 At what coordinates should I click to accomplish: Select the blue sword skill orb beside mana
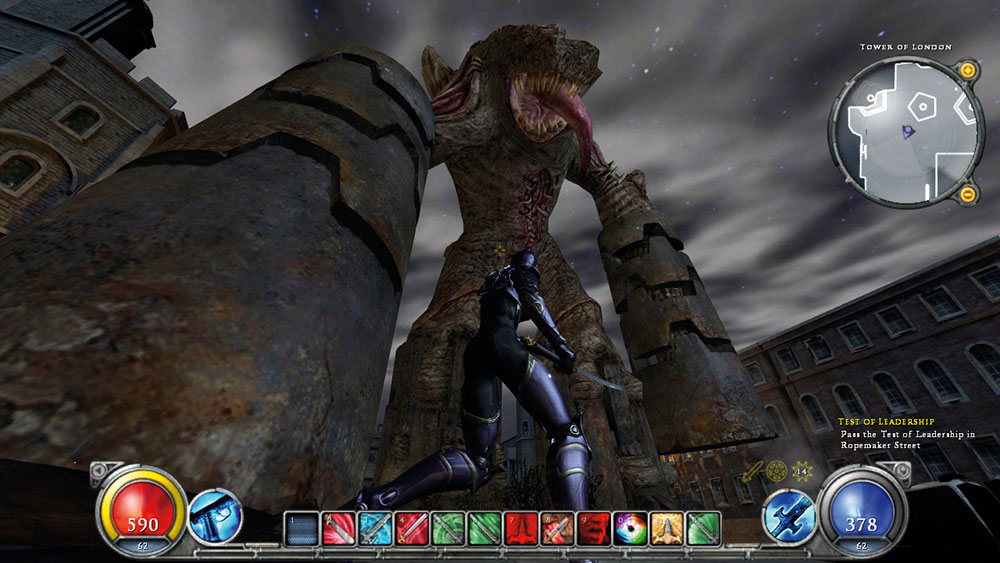pos(787,517)
